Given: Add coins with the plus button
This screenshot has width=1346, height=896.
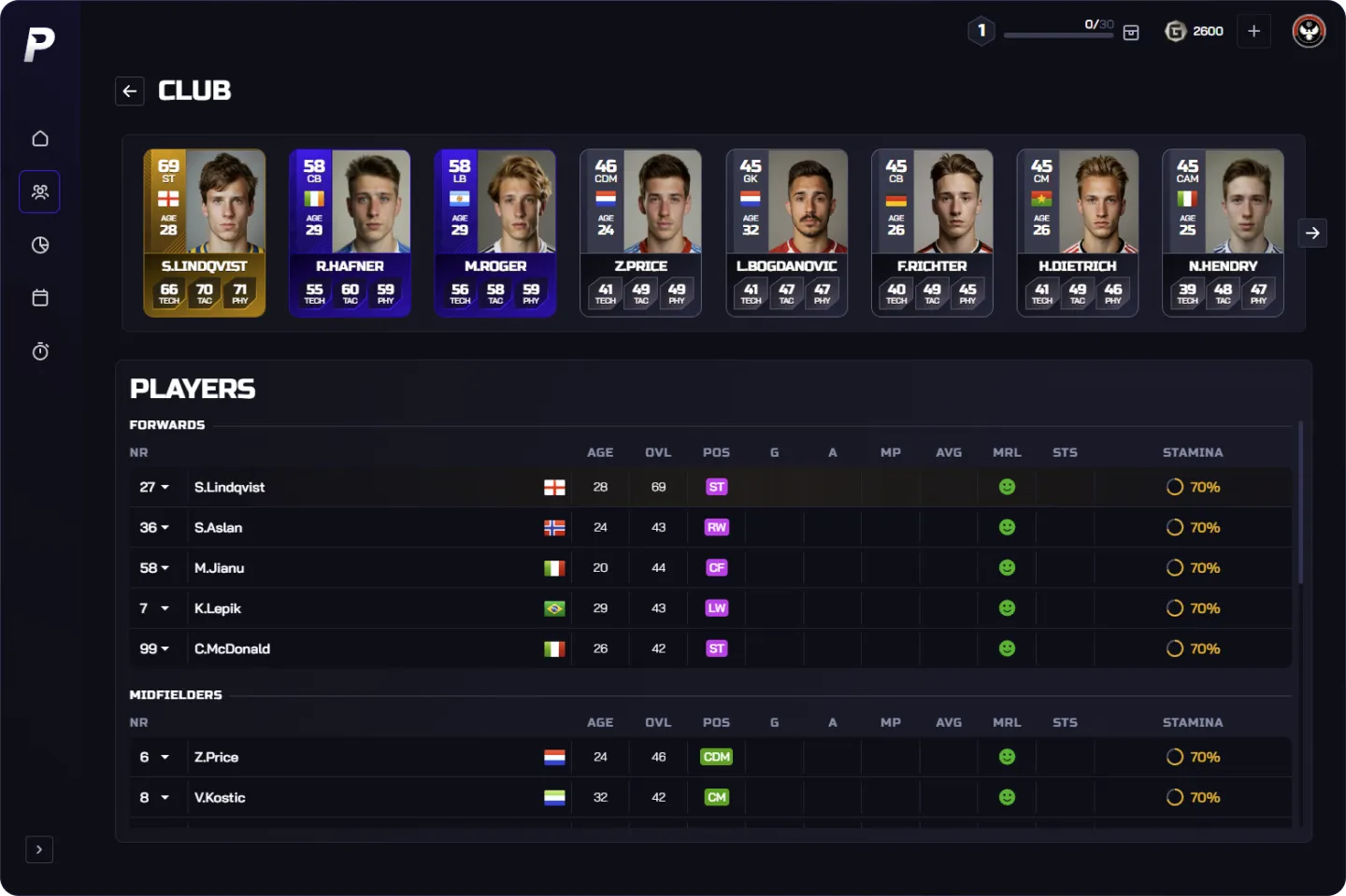Looking at the screenshot, I should 1253,31.
